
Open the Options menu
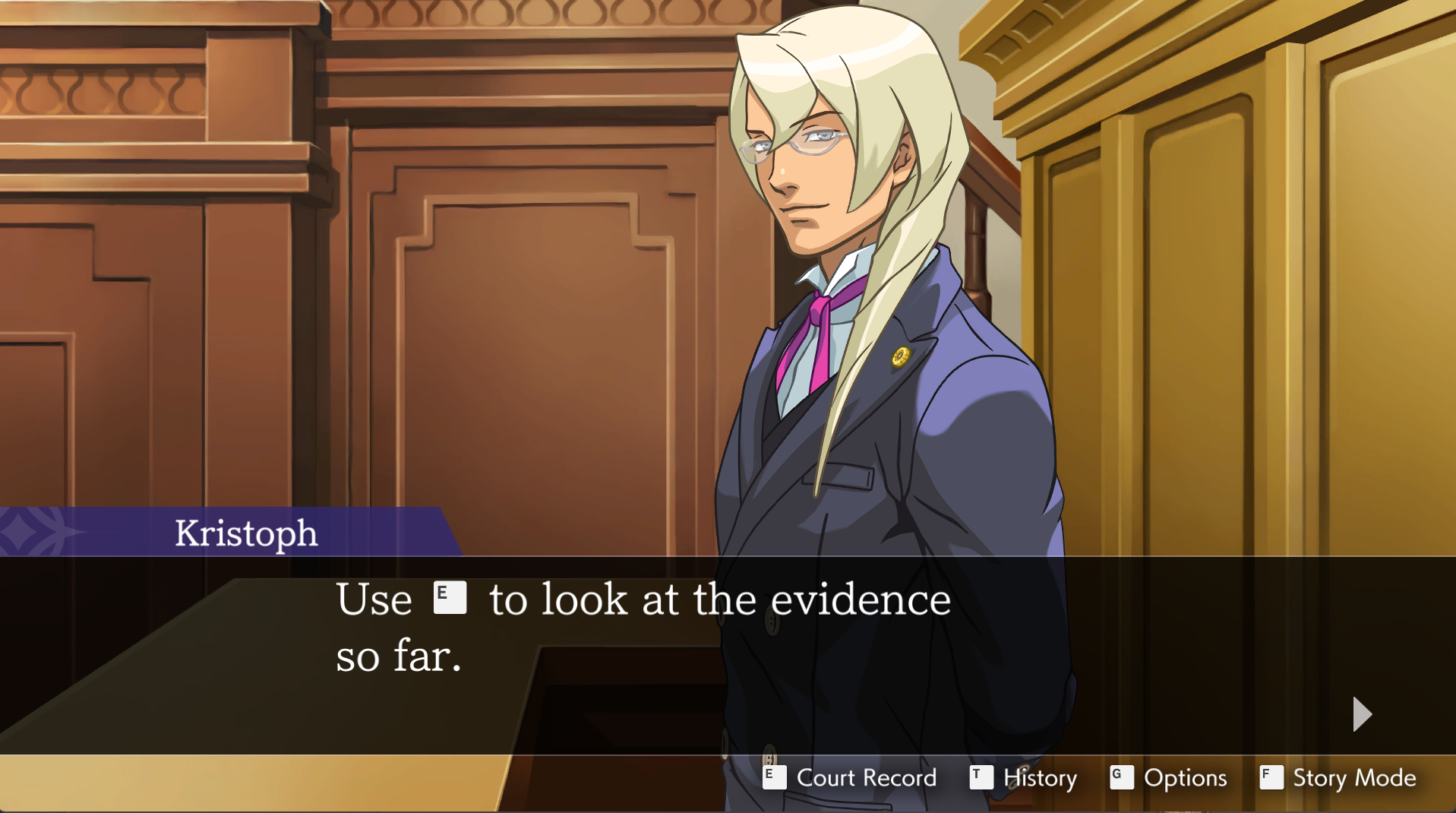1169,777
